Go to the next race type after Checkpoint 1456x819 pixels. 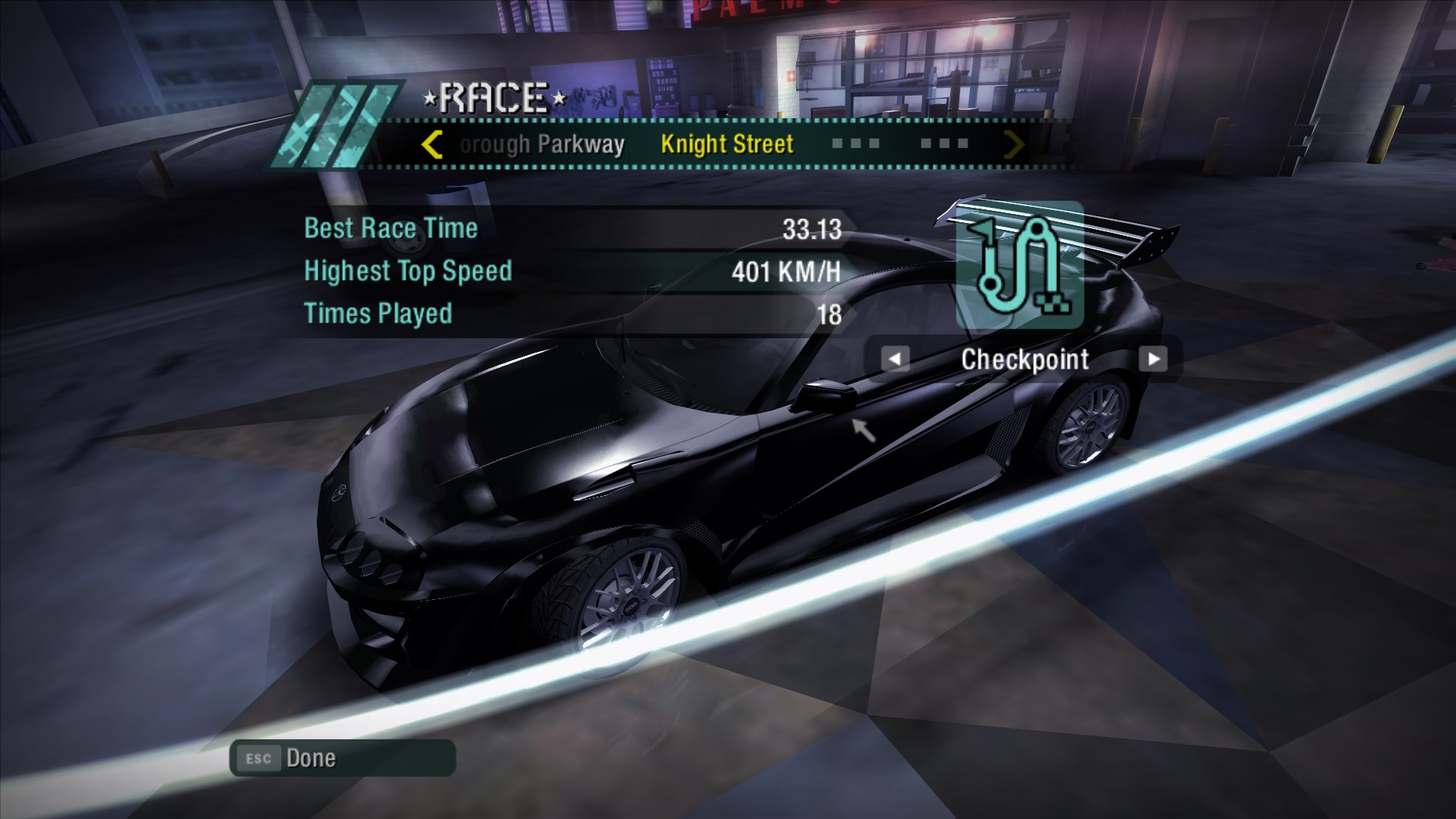point(1153,359)
